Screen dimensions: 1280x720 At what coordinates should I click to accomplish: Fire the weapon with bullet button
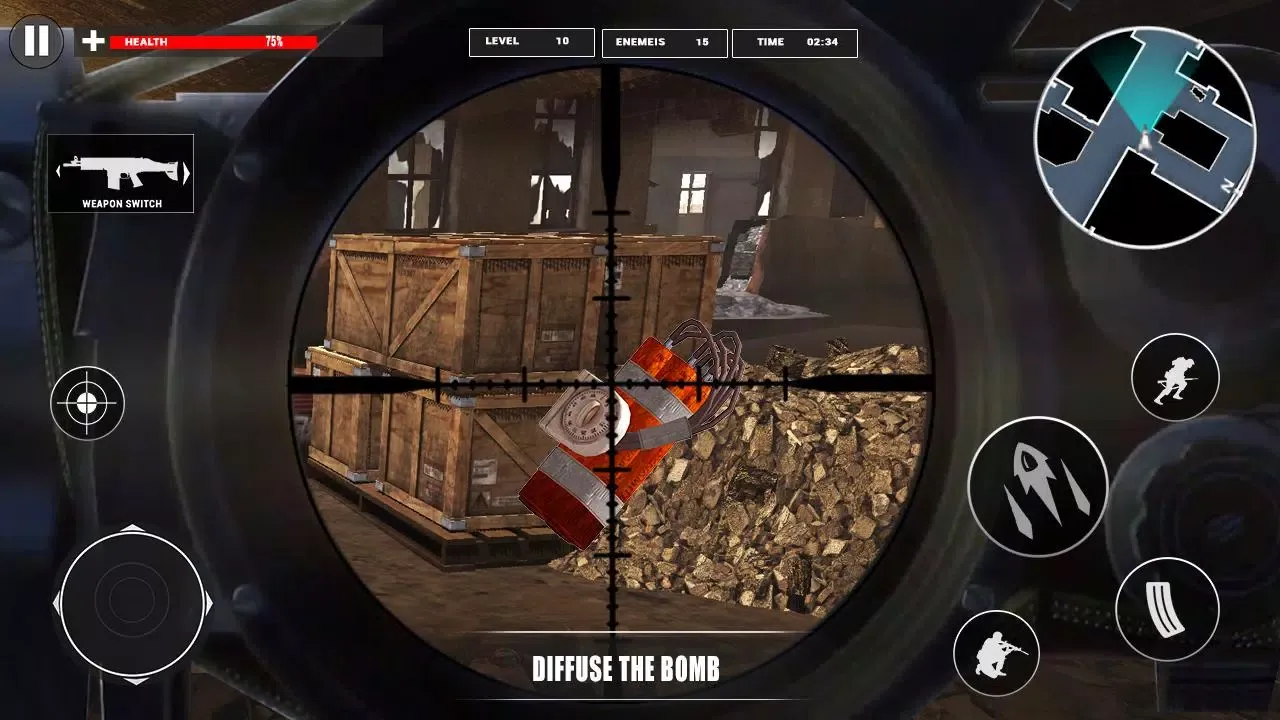click(1038, 486)
